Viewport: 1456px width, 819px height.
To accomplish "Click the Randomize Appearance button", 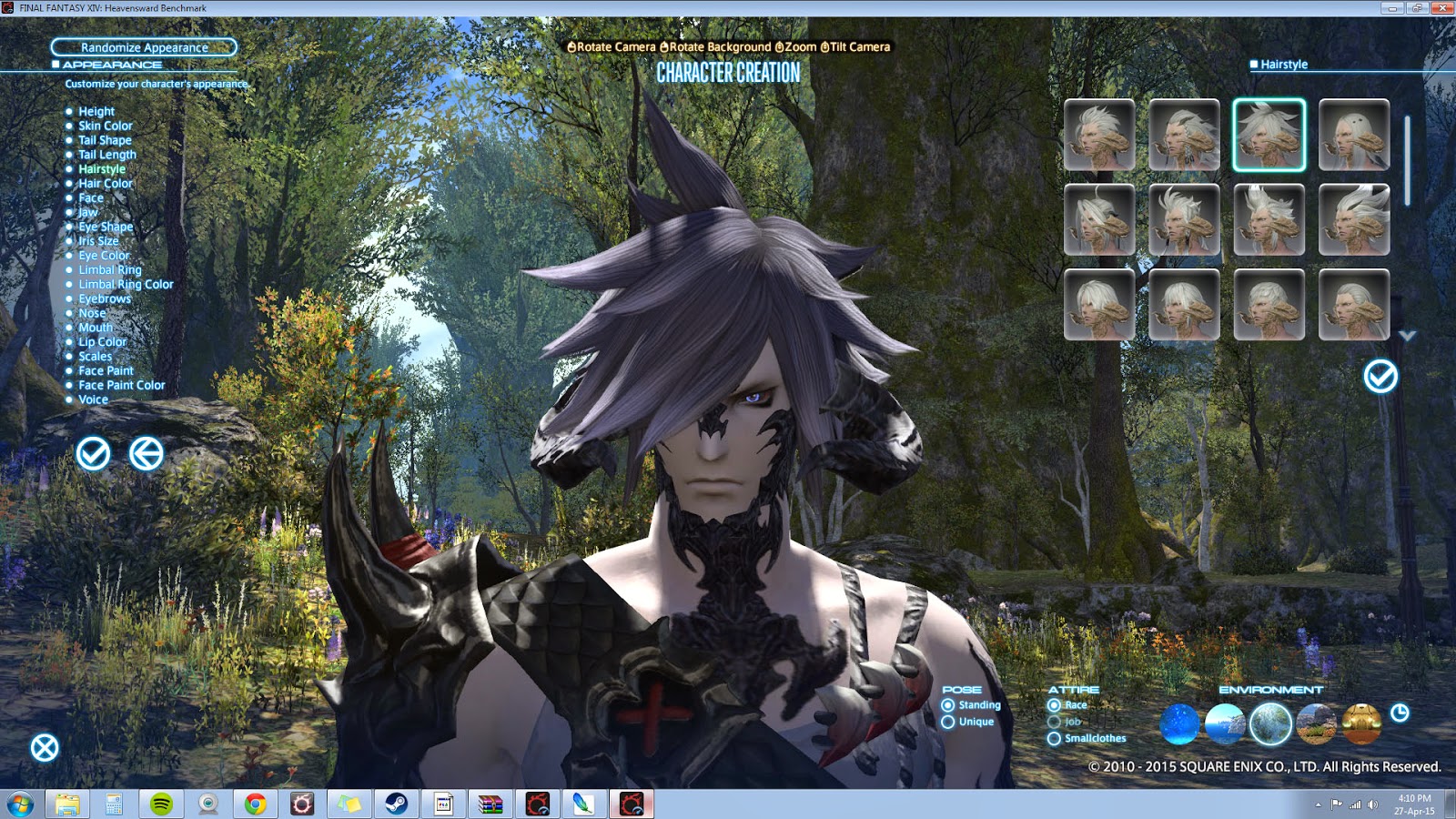I will [144, 47].
